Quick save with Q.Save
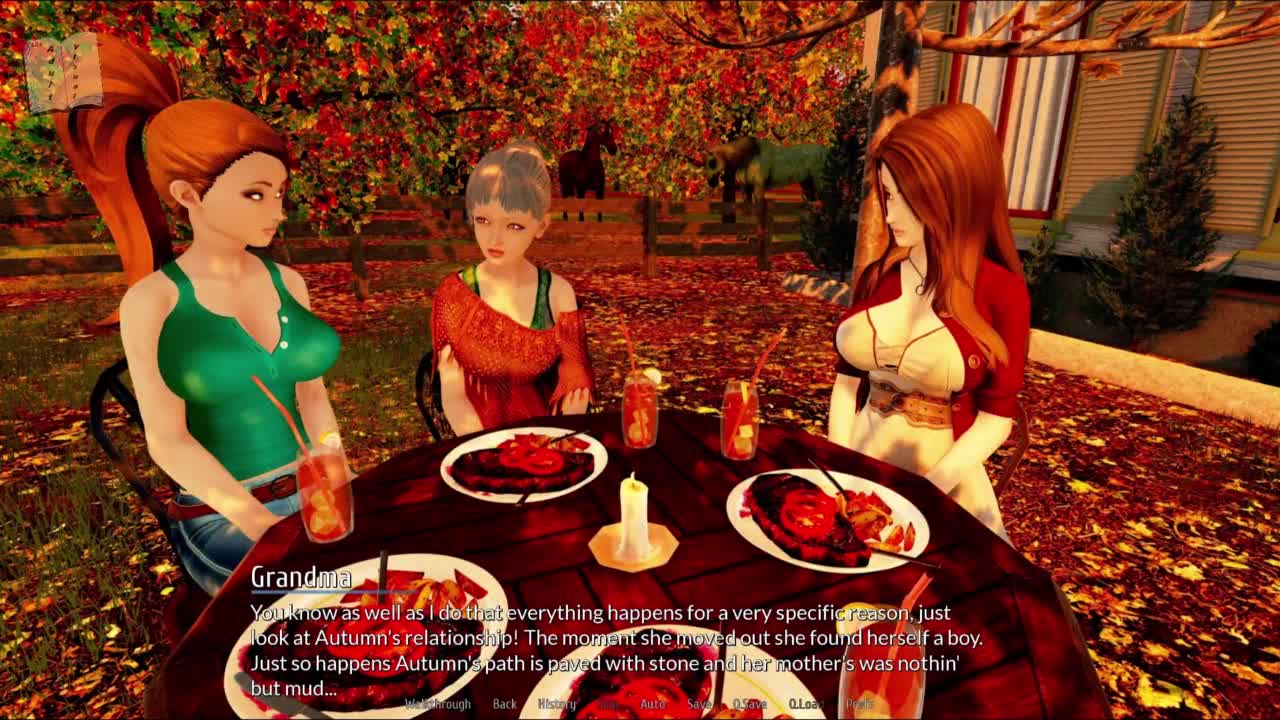1280x720 pixels. [x=749, y=704]
